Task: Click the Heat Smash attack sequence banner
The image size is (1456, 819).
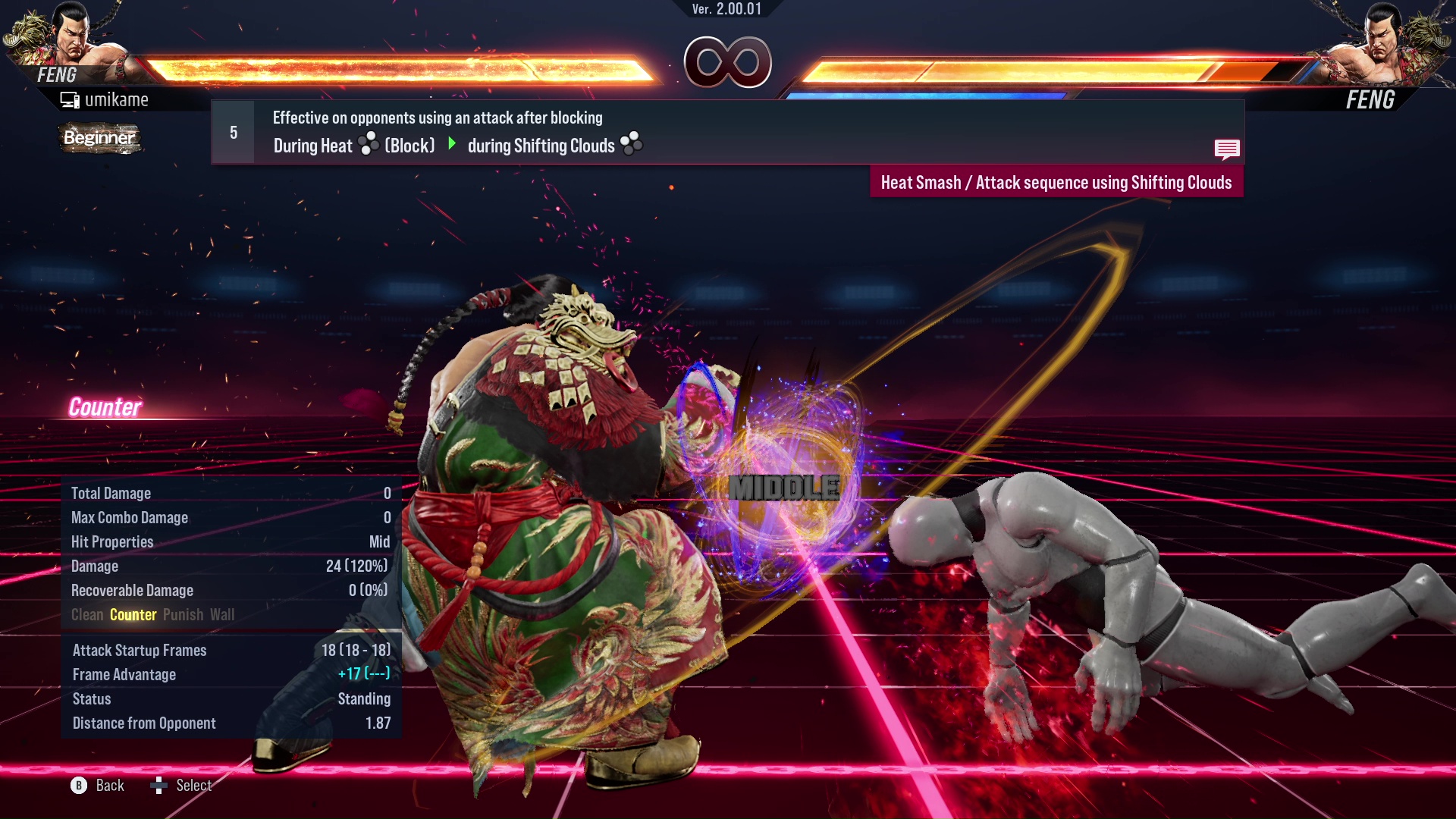Action: [x=1056, y=182]
